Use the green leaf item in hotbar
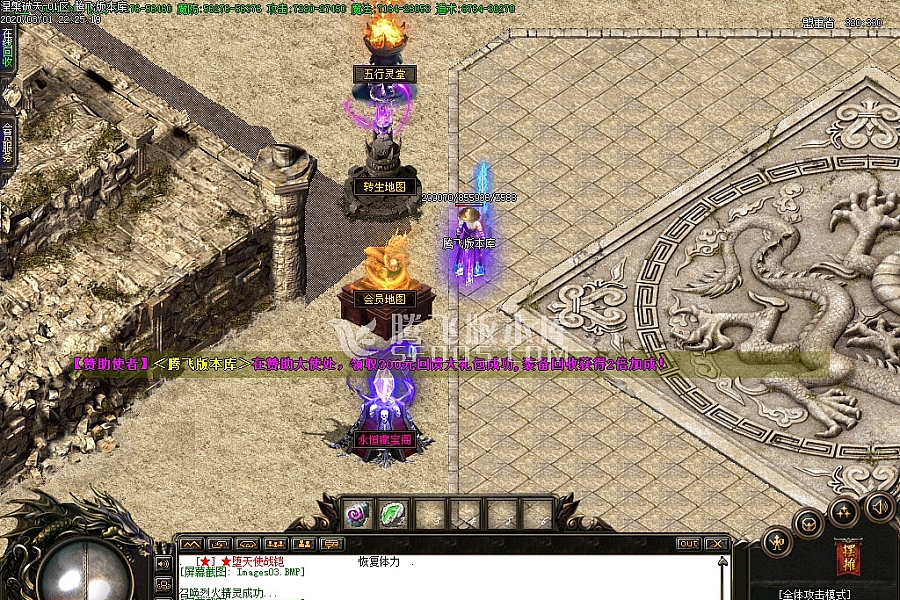Viewport: 900px width, 600px height. [391, 514]
